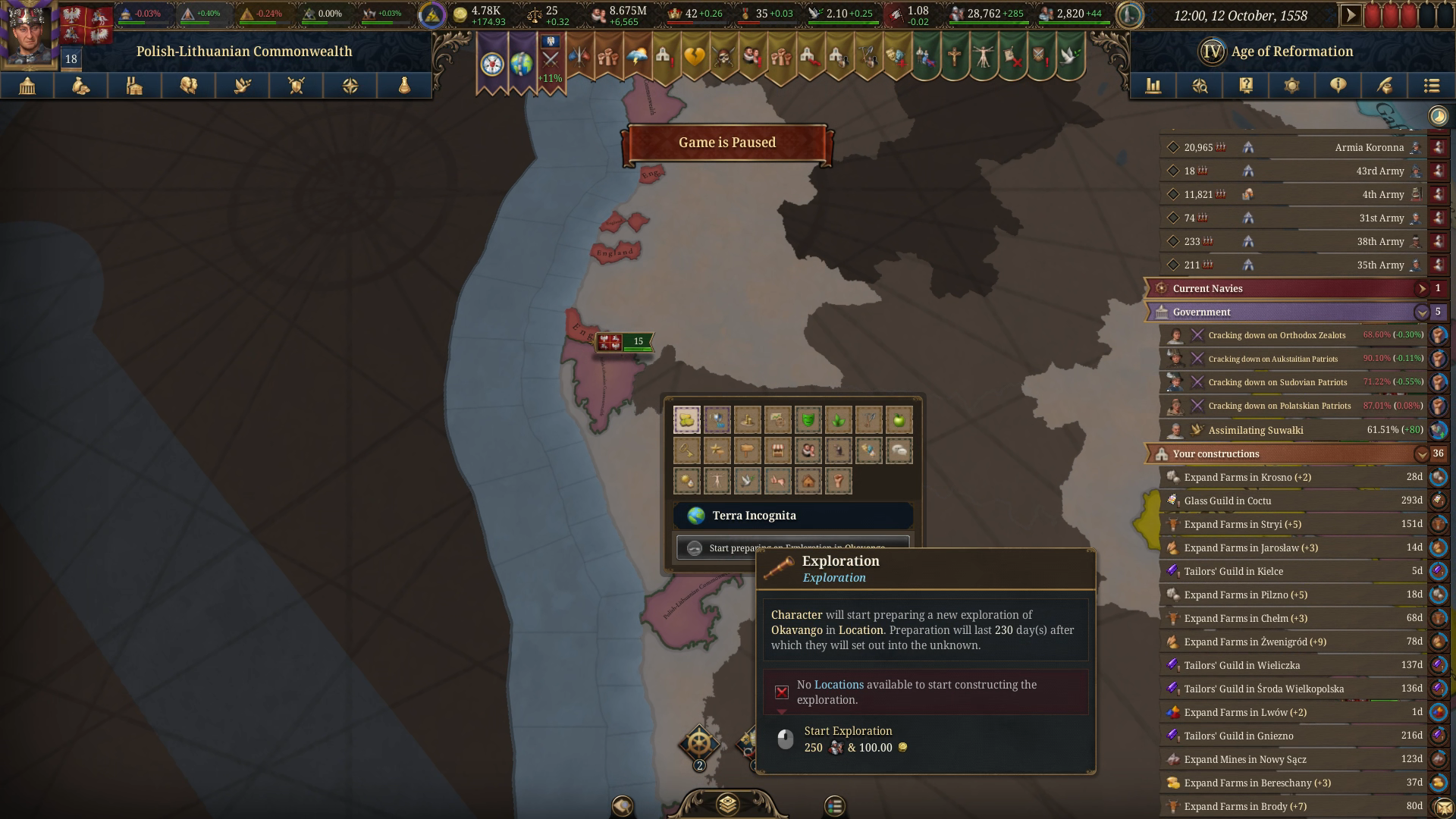Enable the green apple food map mode

pyautogui.click(x=899, y=419)
